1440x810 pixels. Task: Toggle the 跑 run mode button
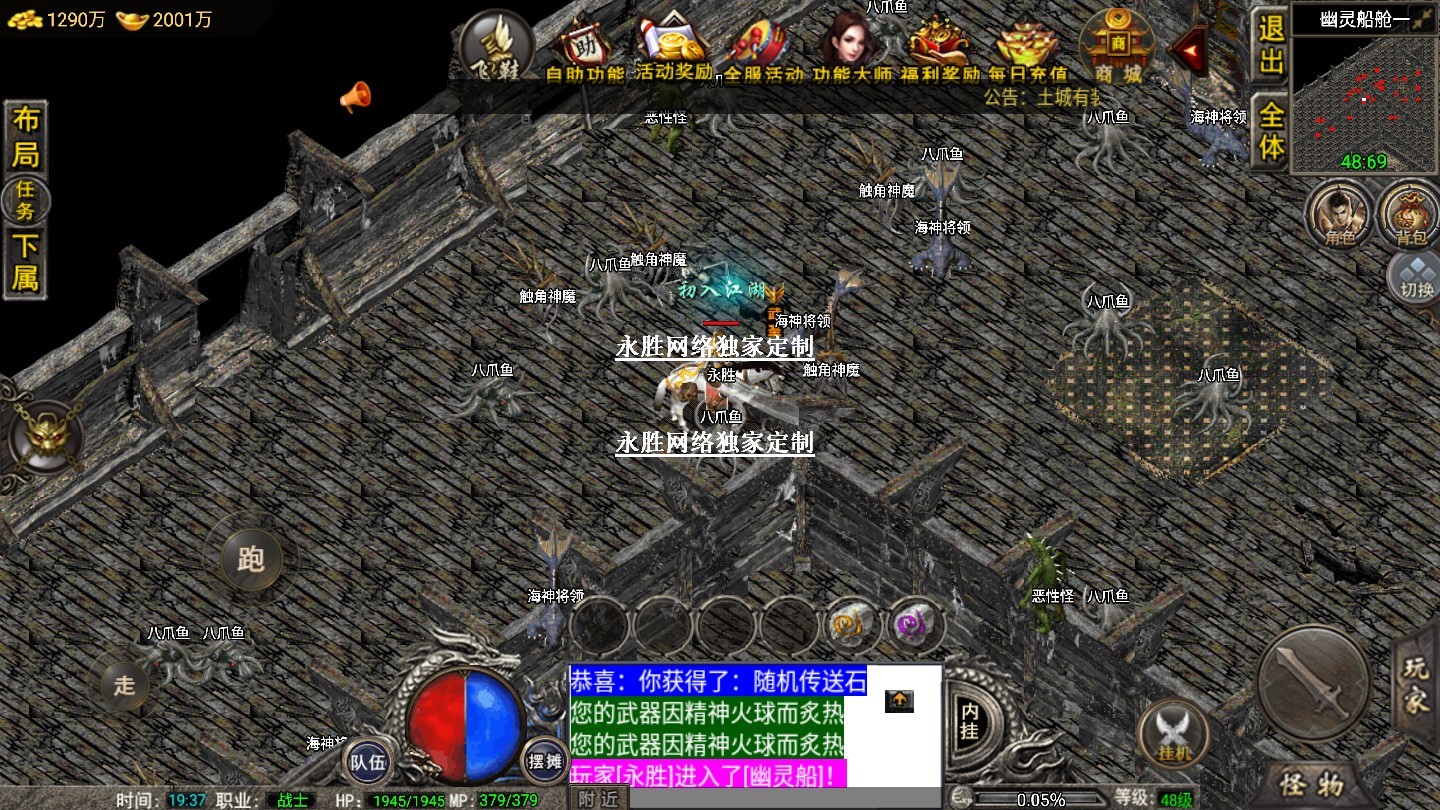250,558
